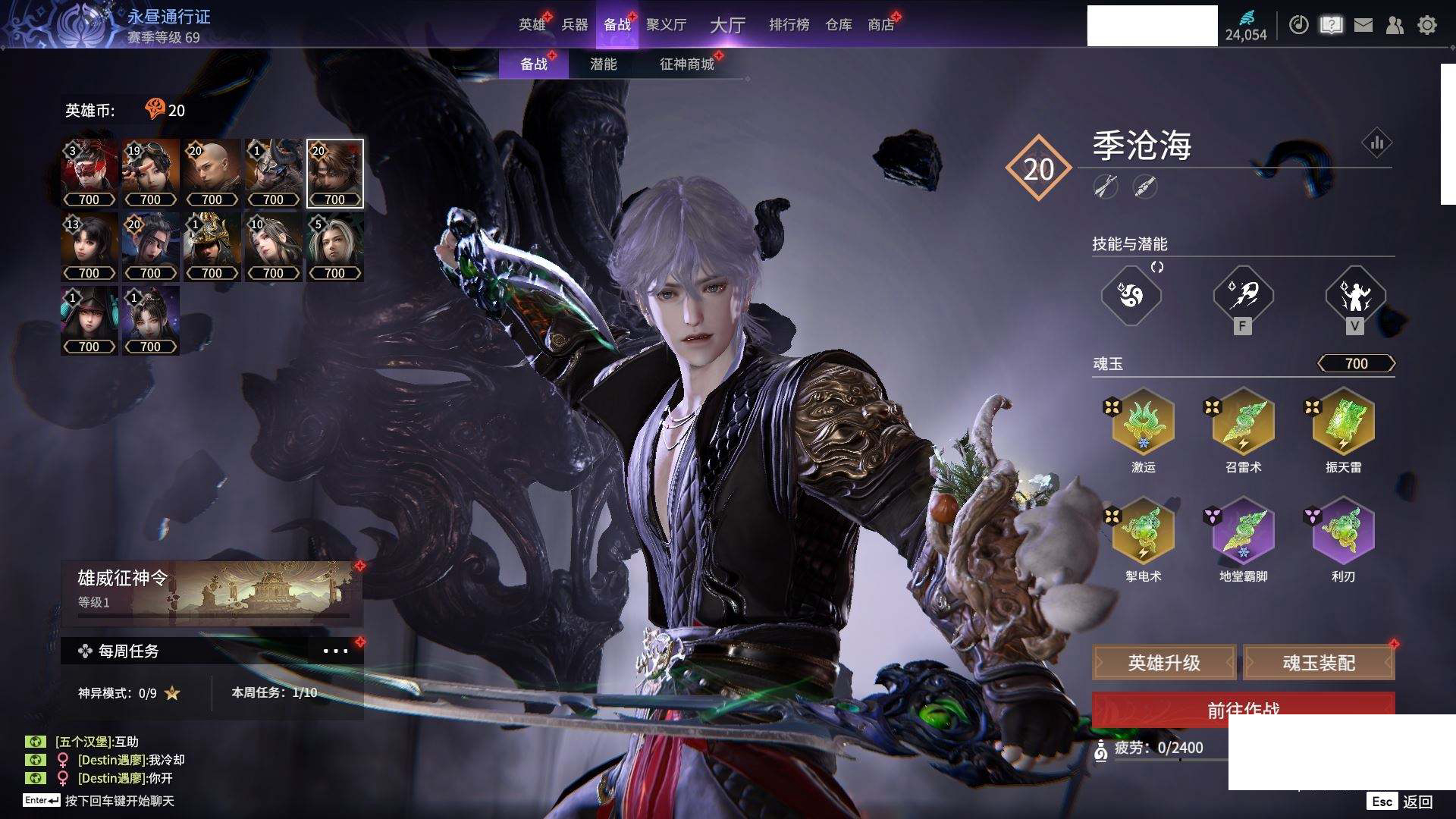The width and height of the screenshot is (1456, 819).
Task: Select the 利刃 soul jade
Action: coord(1343,531)
